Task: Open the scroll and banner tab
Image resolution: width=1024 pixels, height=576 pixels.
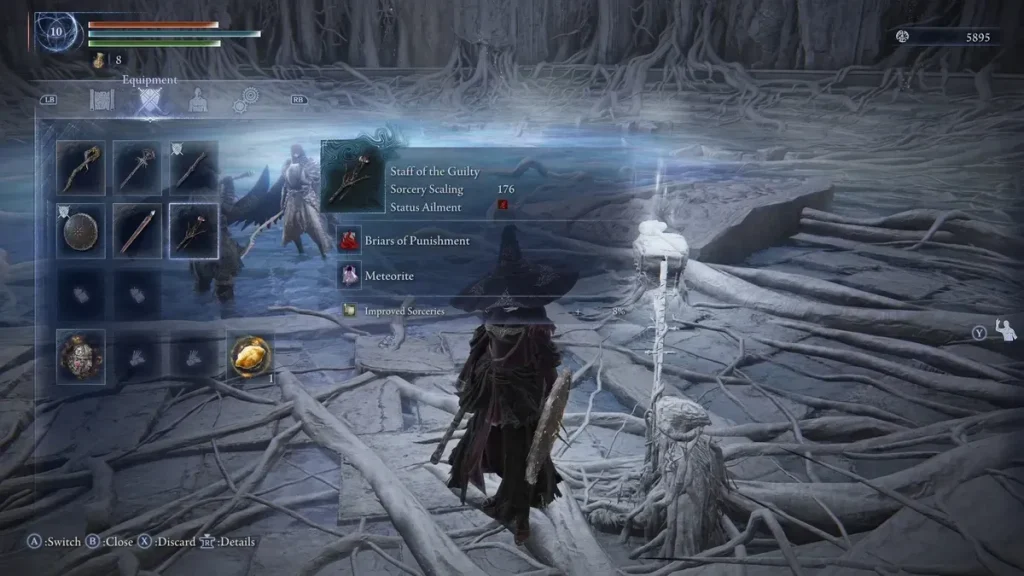Action: click(102, 100)
